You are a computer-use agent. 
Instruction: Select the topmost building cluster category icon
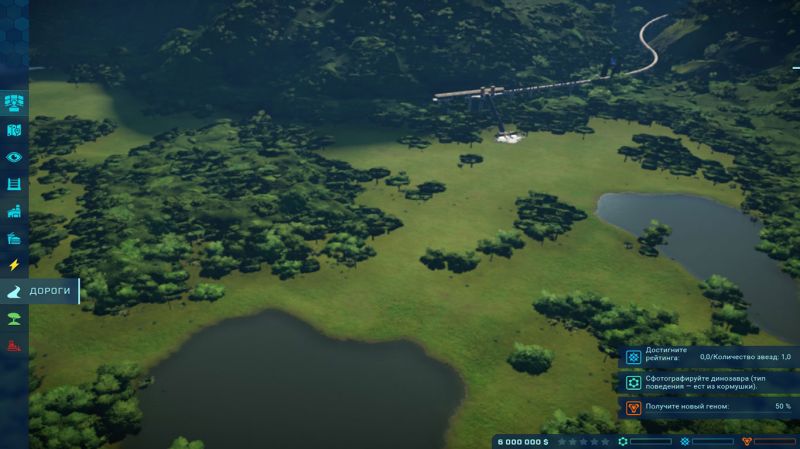14,103
